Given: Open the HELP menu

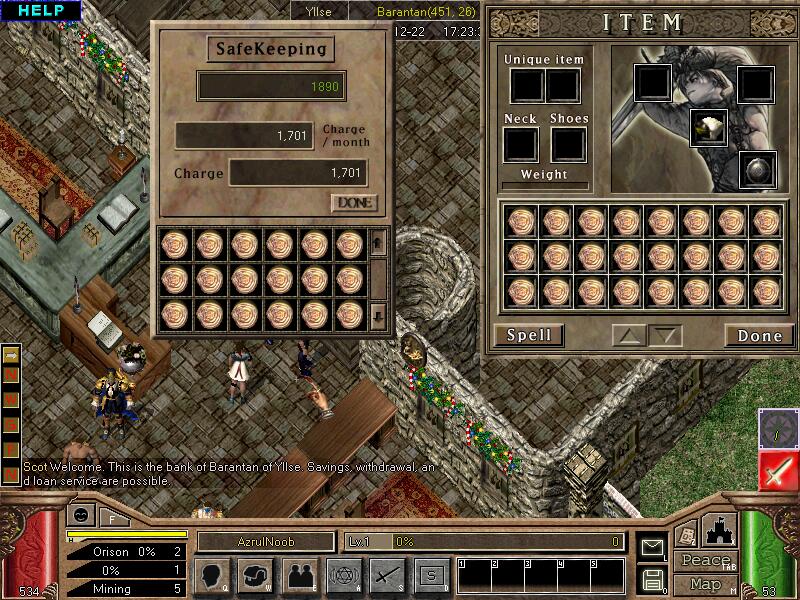Looking at the screenshot, I should tap(40, 11).
